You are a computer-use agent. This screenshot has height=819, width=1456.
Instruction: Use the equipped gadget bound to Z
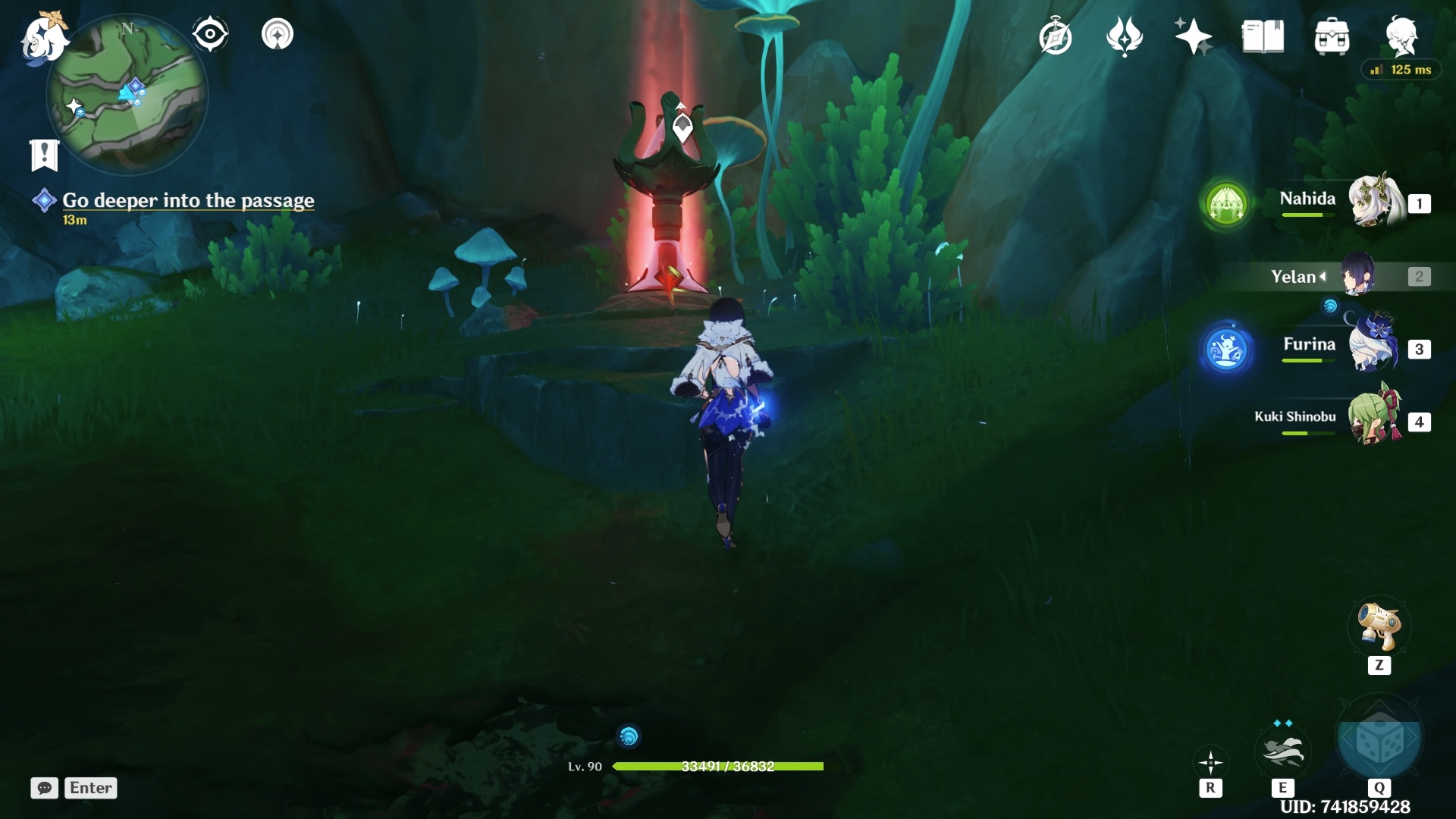point(1380,626)
